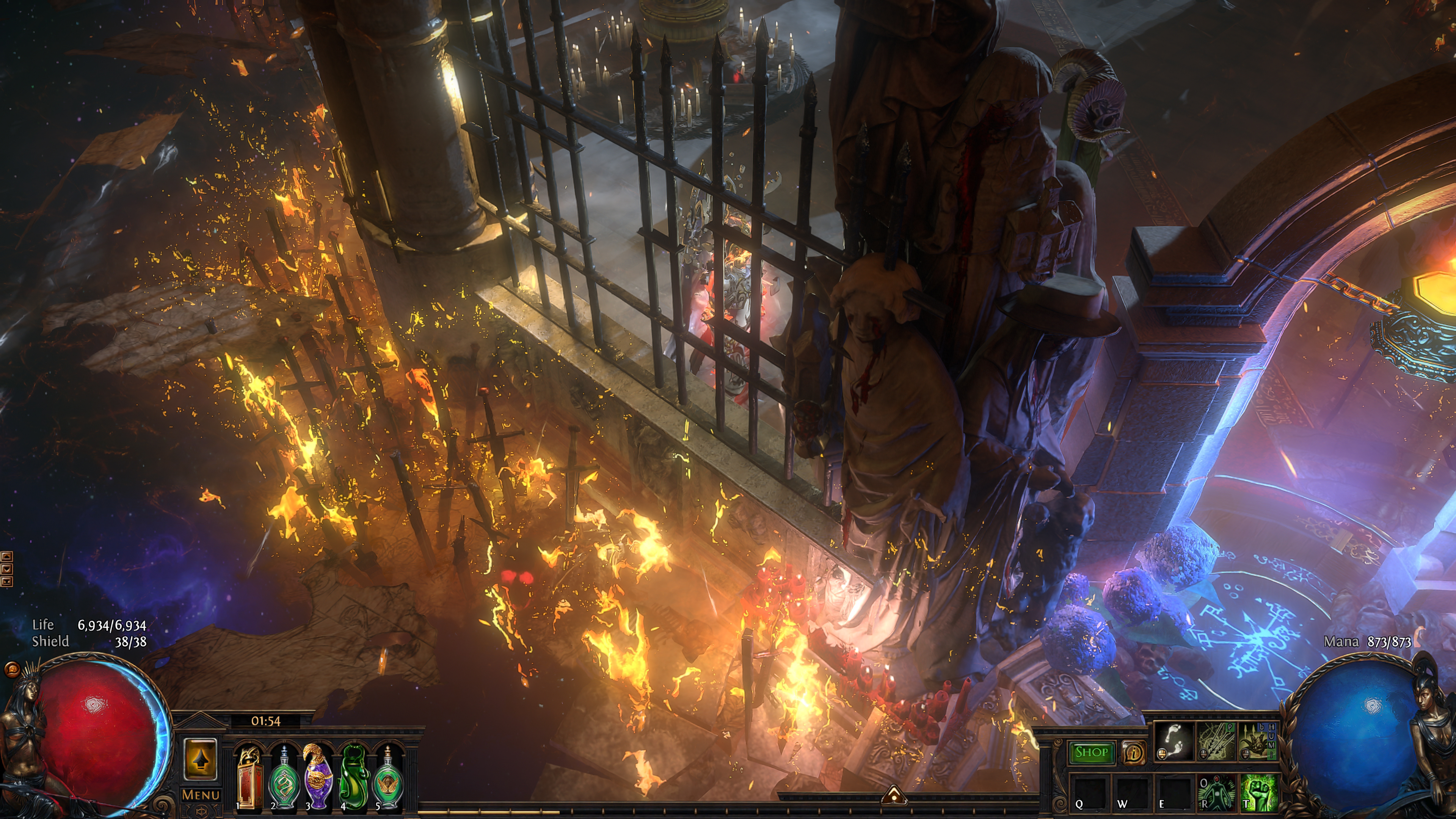Open the green Shop button

[x=1091, y=752]
